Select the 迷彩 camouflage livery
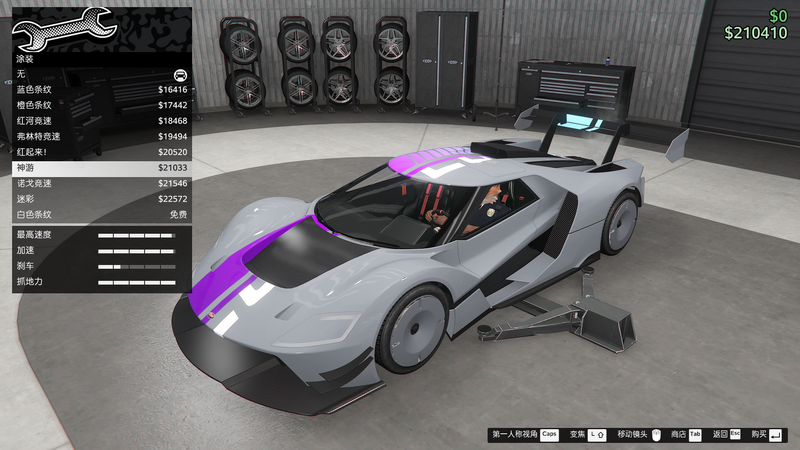 100,199
